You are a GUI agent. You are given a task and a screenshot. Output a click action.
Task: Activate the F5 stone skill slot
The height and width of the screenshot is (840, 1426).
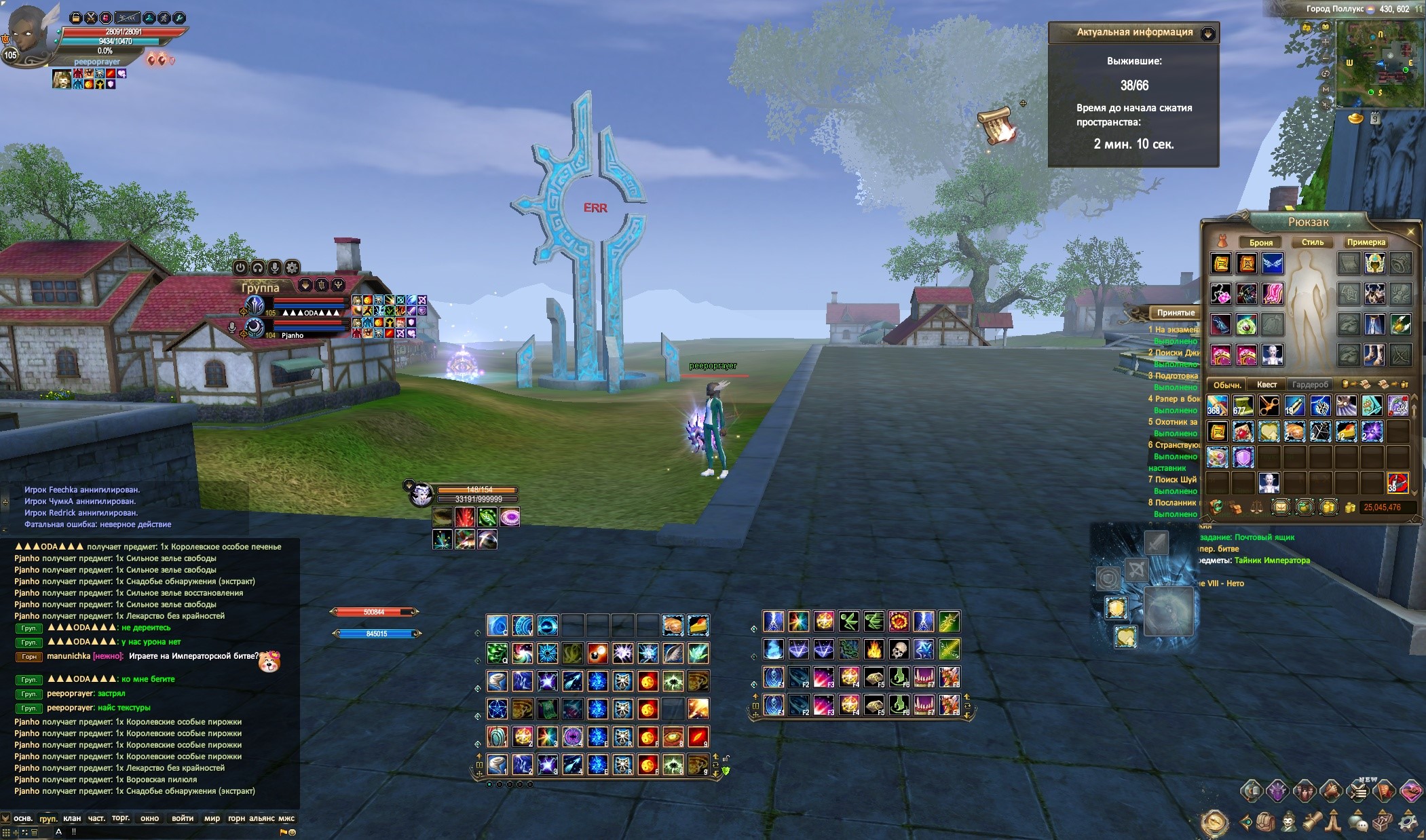(x=874, y=678)
